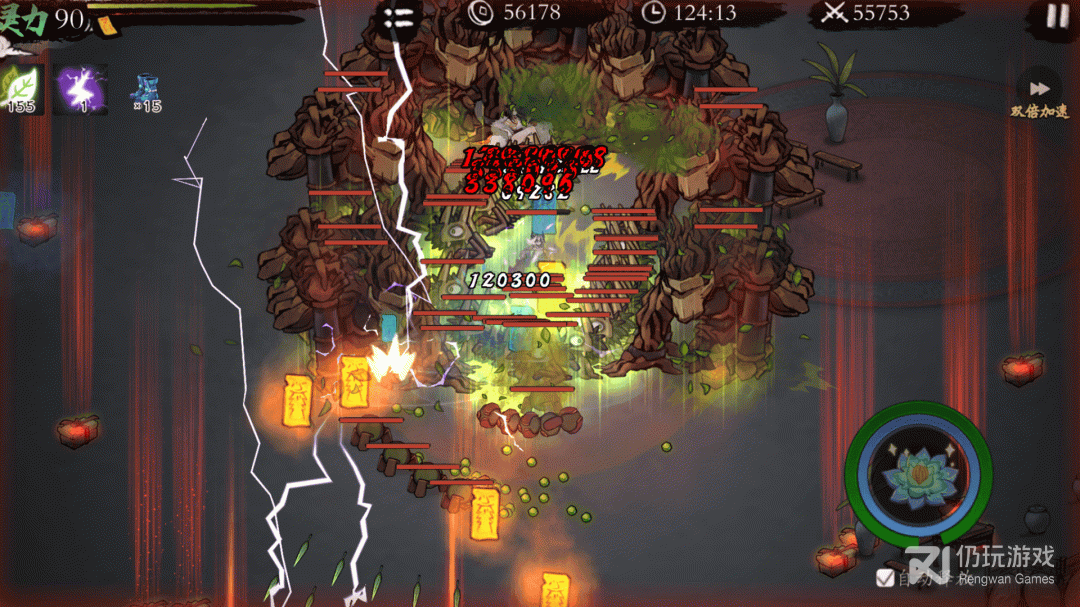This screenshot has height=607, width=1080.
Task: Open the list menu at the top
Action: click(x=397, y=17)
